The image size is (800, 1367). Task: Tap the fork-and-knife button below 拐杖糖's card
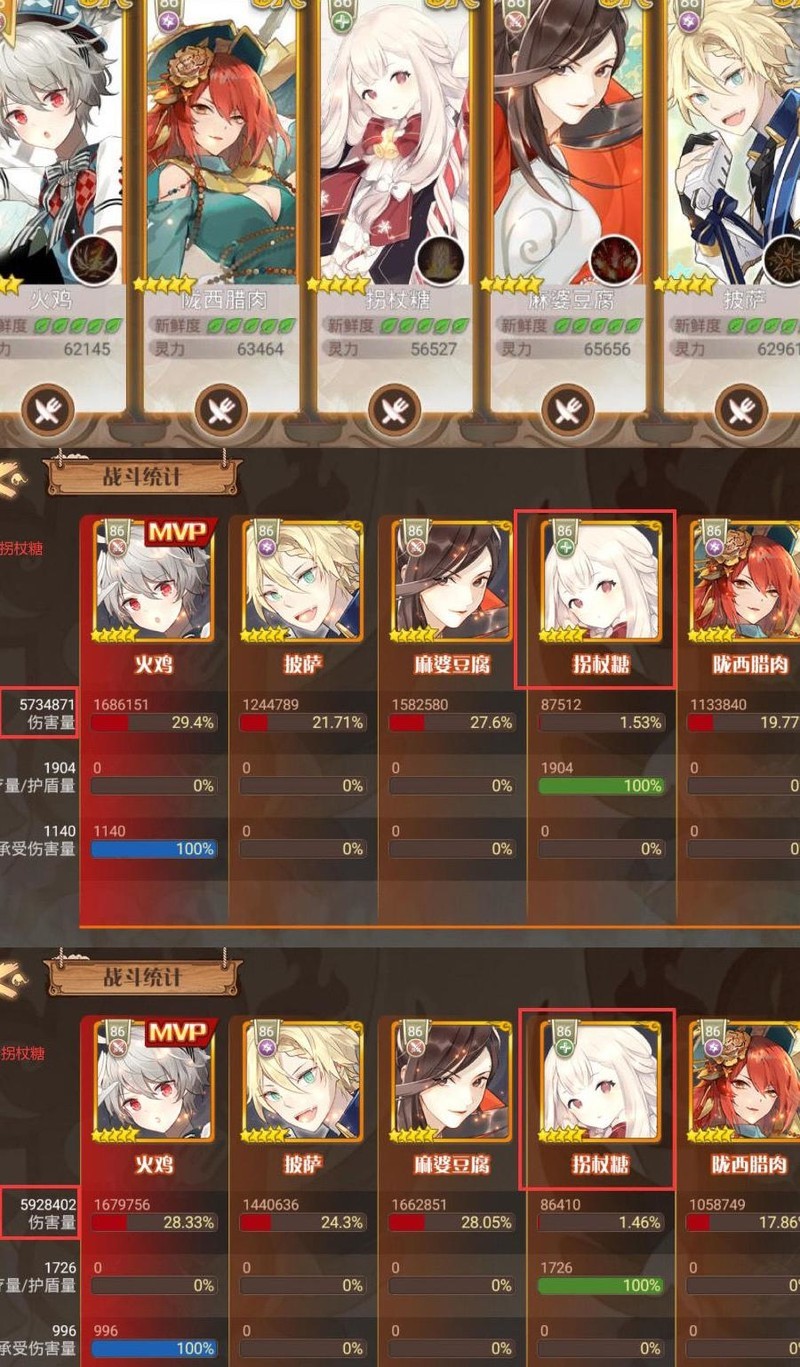point(395,411)
